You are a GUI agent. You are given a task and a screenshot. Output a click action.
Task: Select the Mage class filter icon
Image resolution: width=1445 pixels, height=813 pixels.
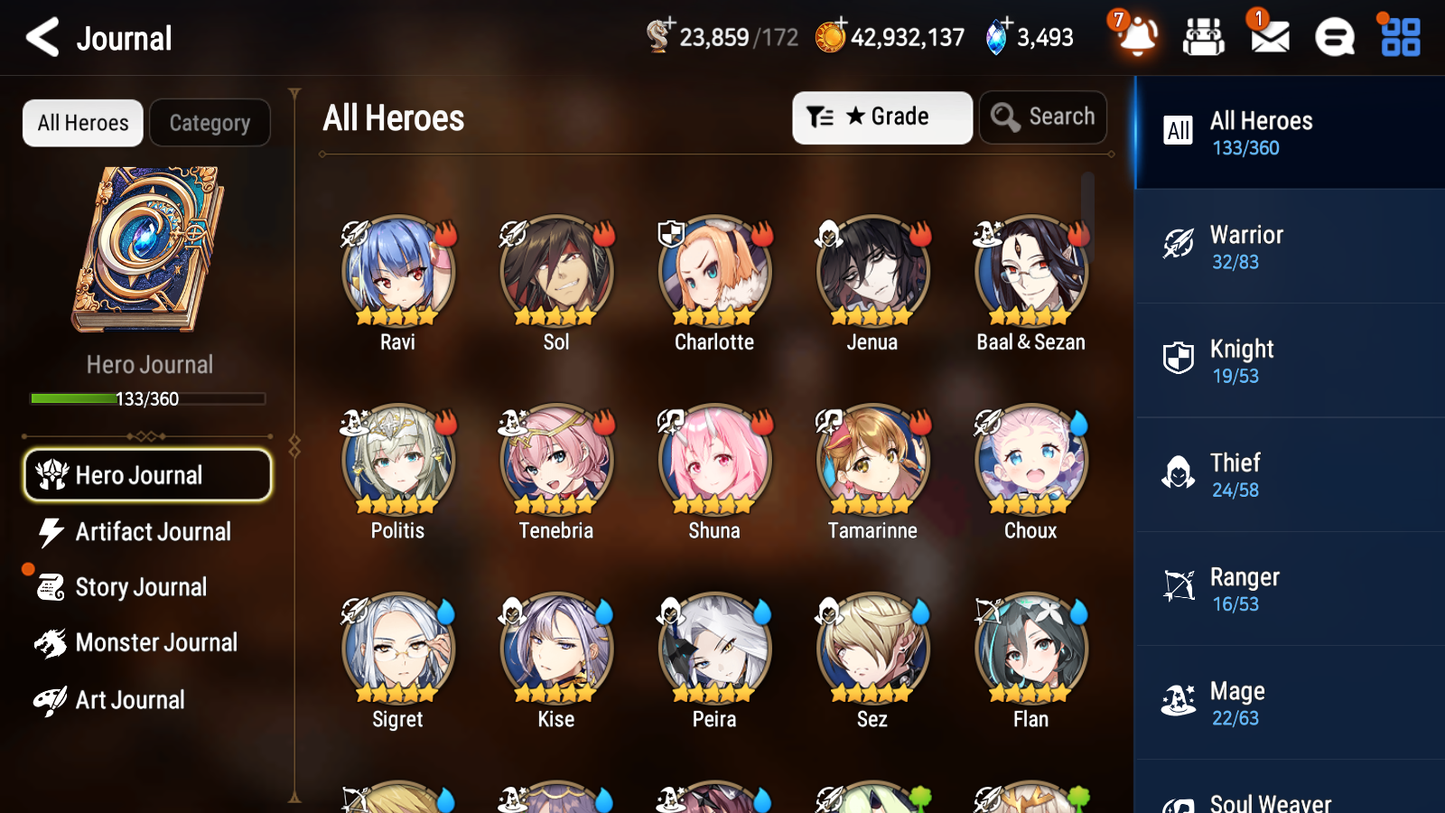[1178, 701]
